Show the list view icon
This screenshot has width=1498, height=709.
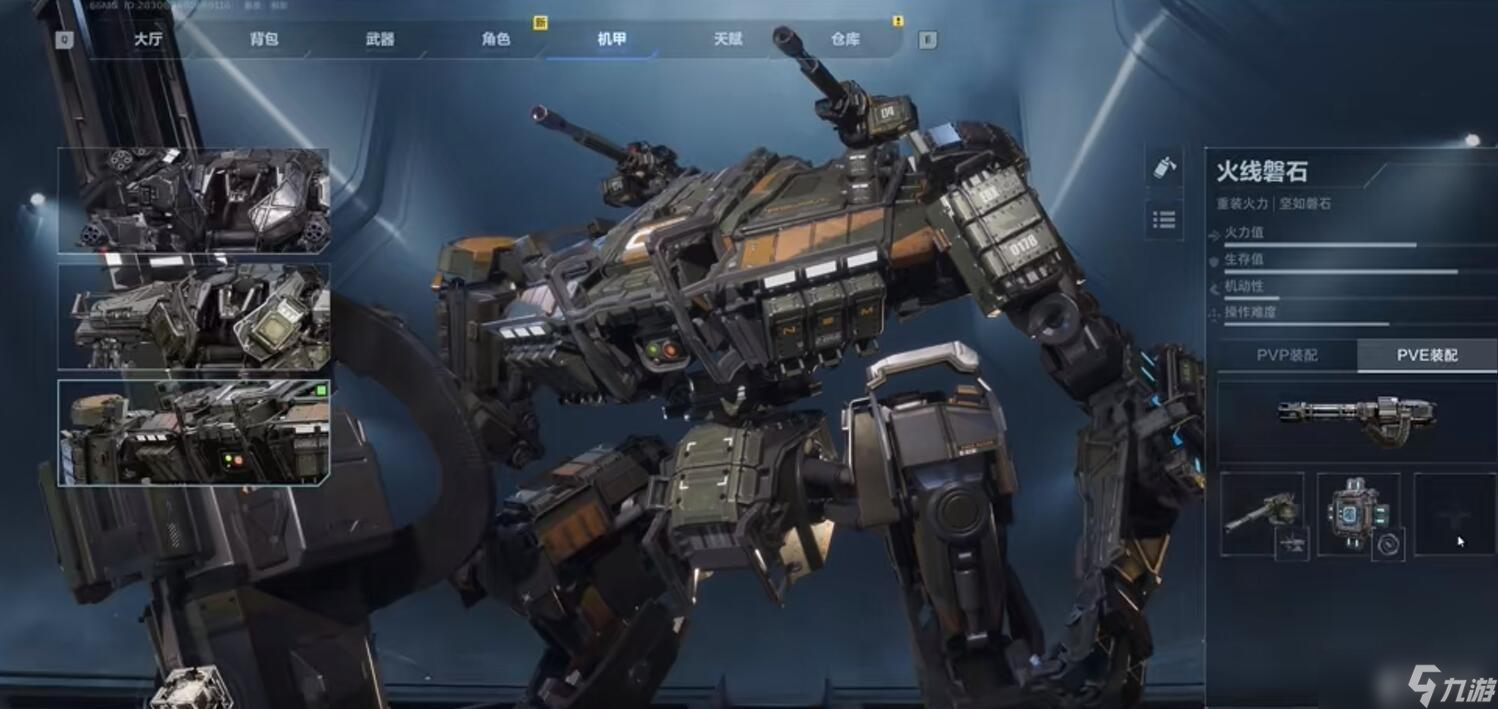[x=1164, y=219]
